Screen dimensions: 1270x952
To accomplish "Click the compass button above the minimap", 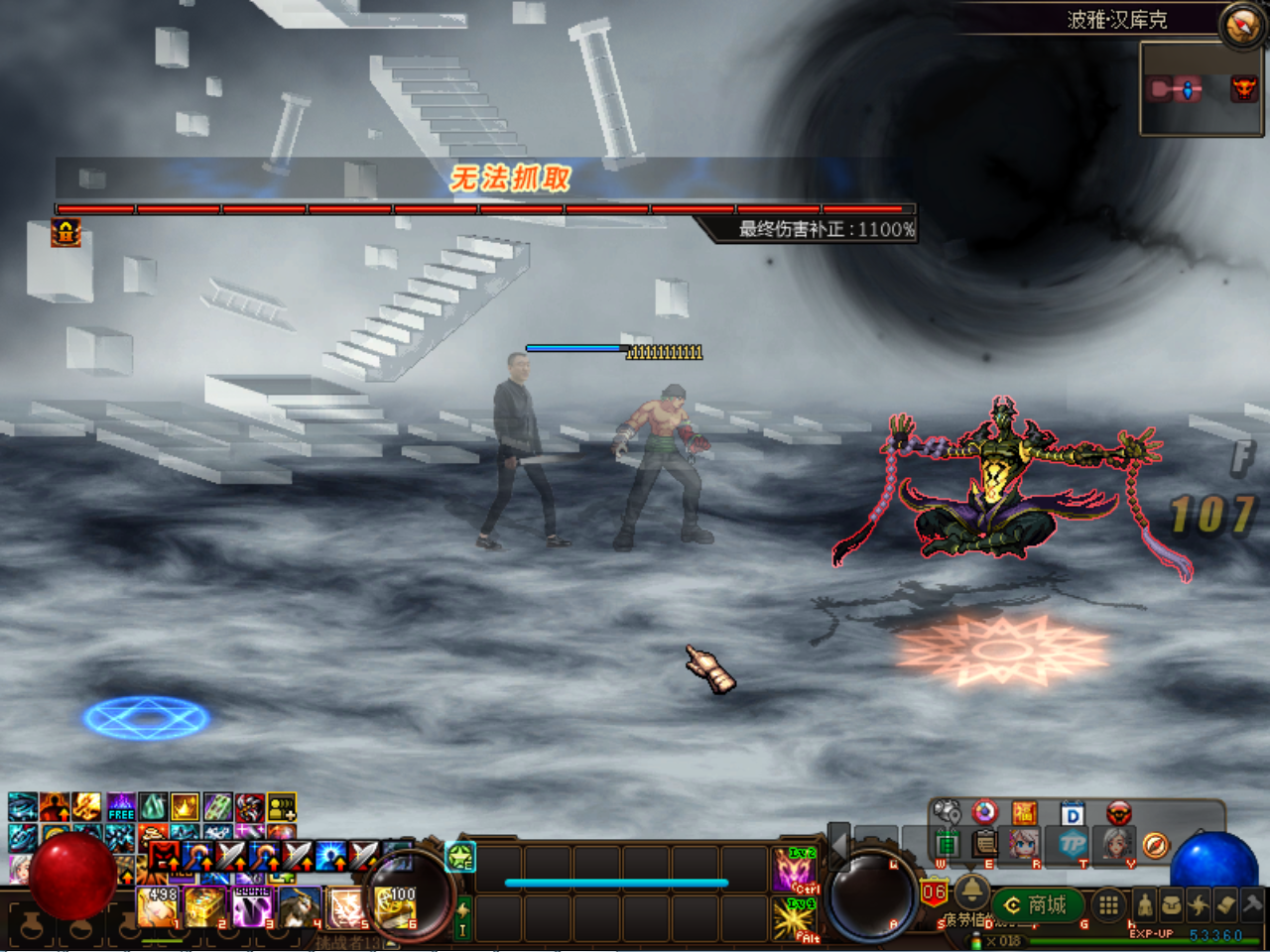I will (x=1242, y=26).
